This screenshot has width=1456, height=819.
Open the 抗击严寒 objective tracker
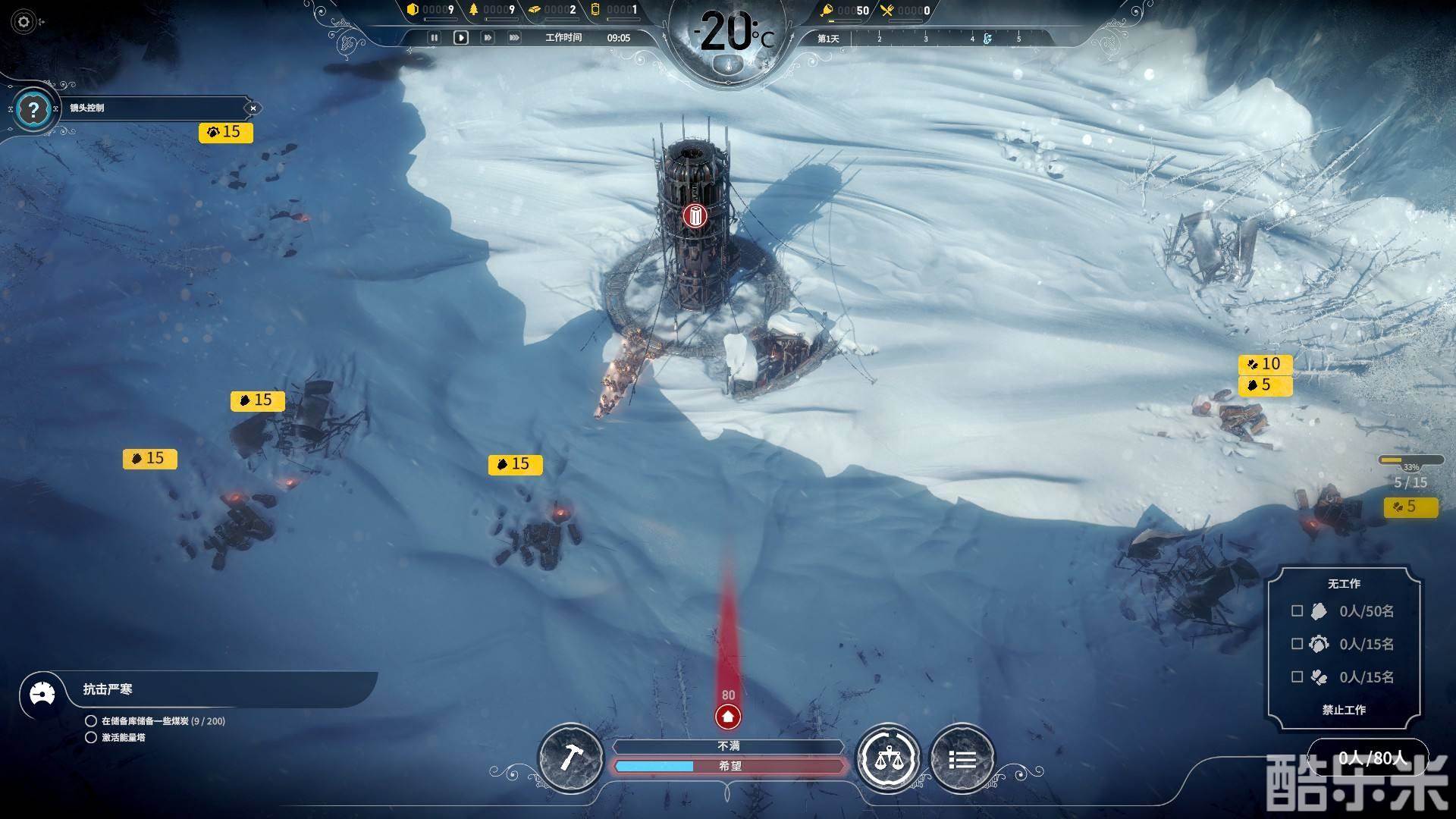pos(108,689)
